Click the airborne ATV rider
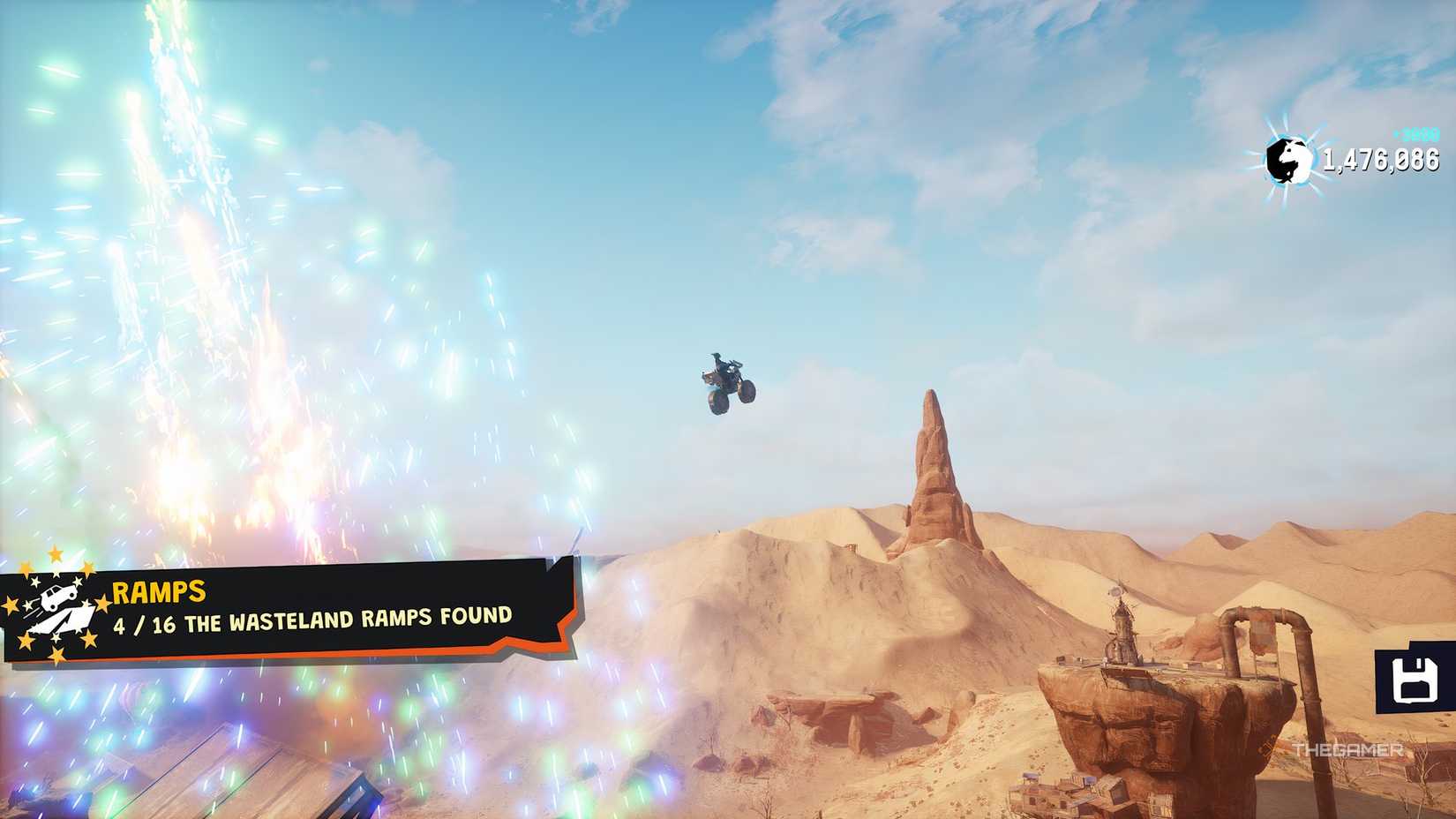 tap(725, 381)
